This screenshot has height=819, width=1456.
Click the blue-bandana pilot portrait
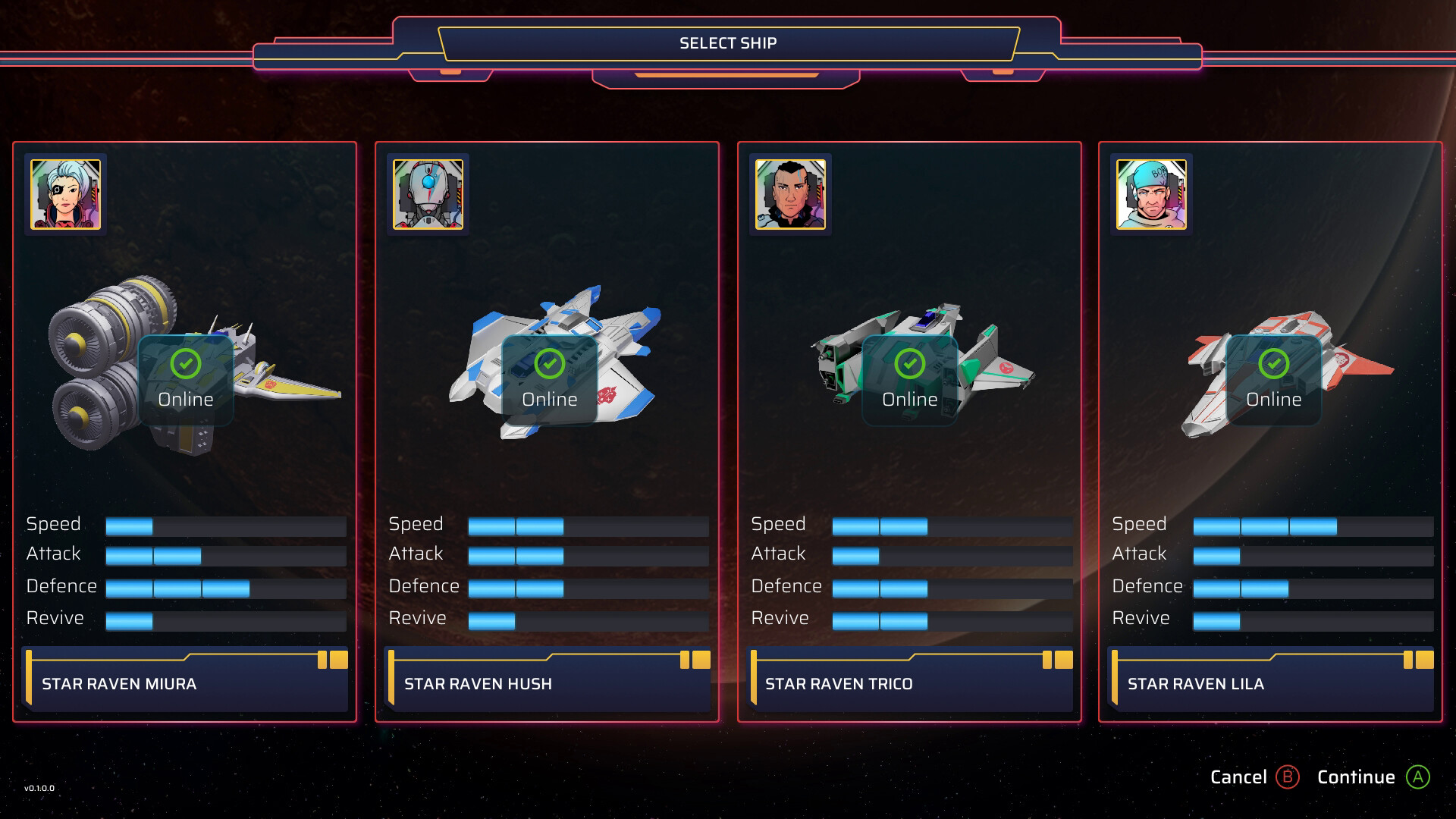tap(1151, 194)
